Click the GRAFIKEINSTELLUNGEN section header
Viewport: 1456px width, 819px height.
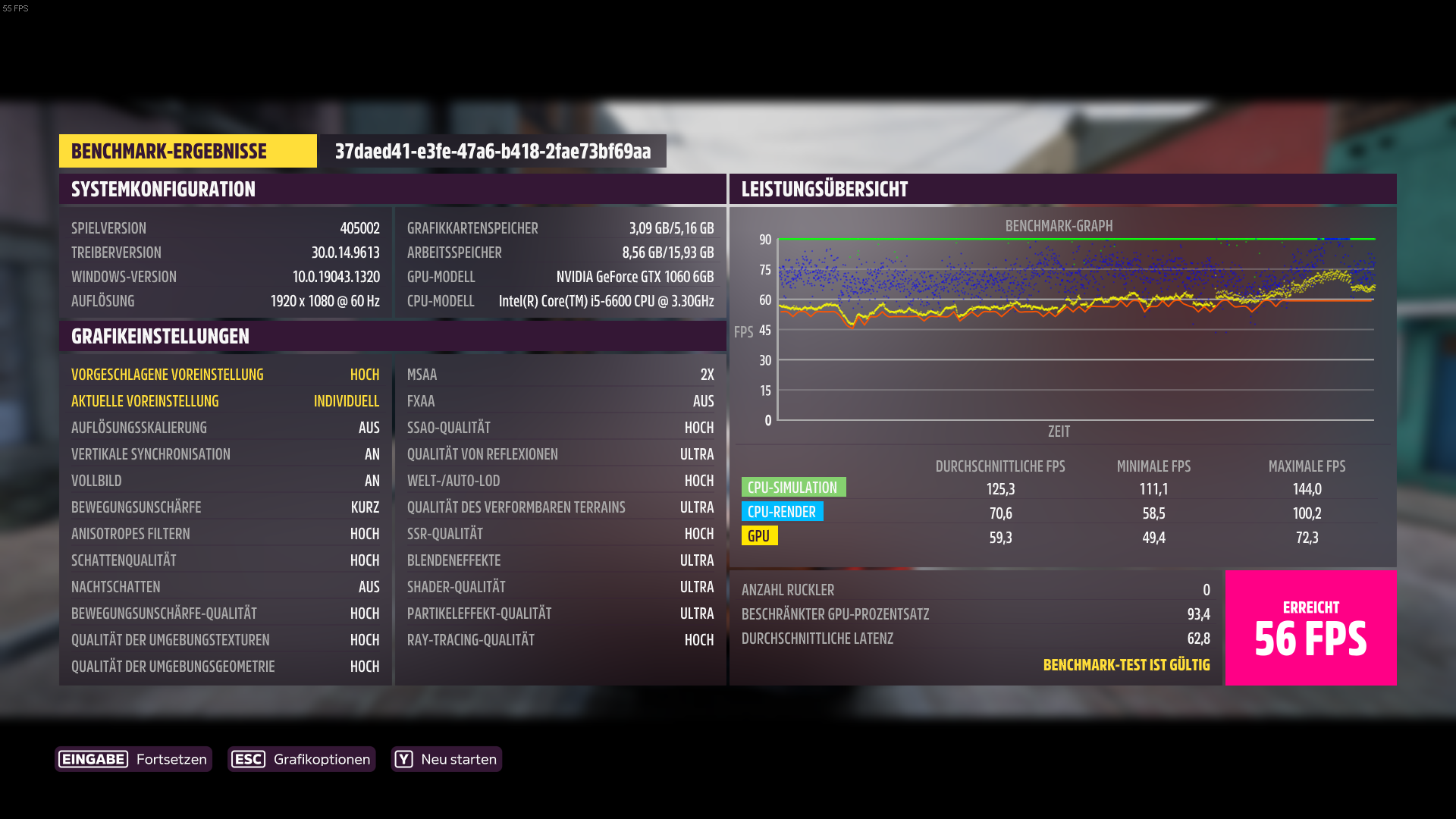[x=160, y=336]
